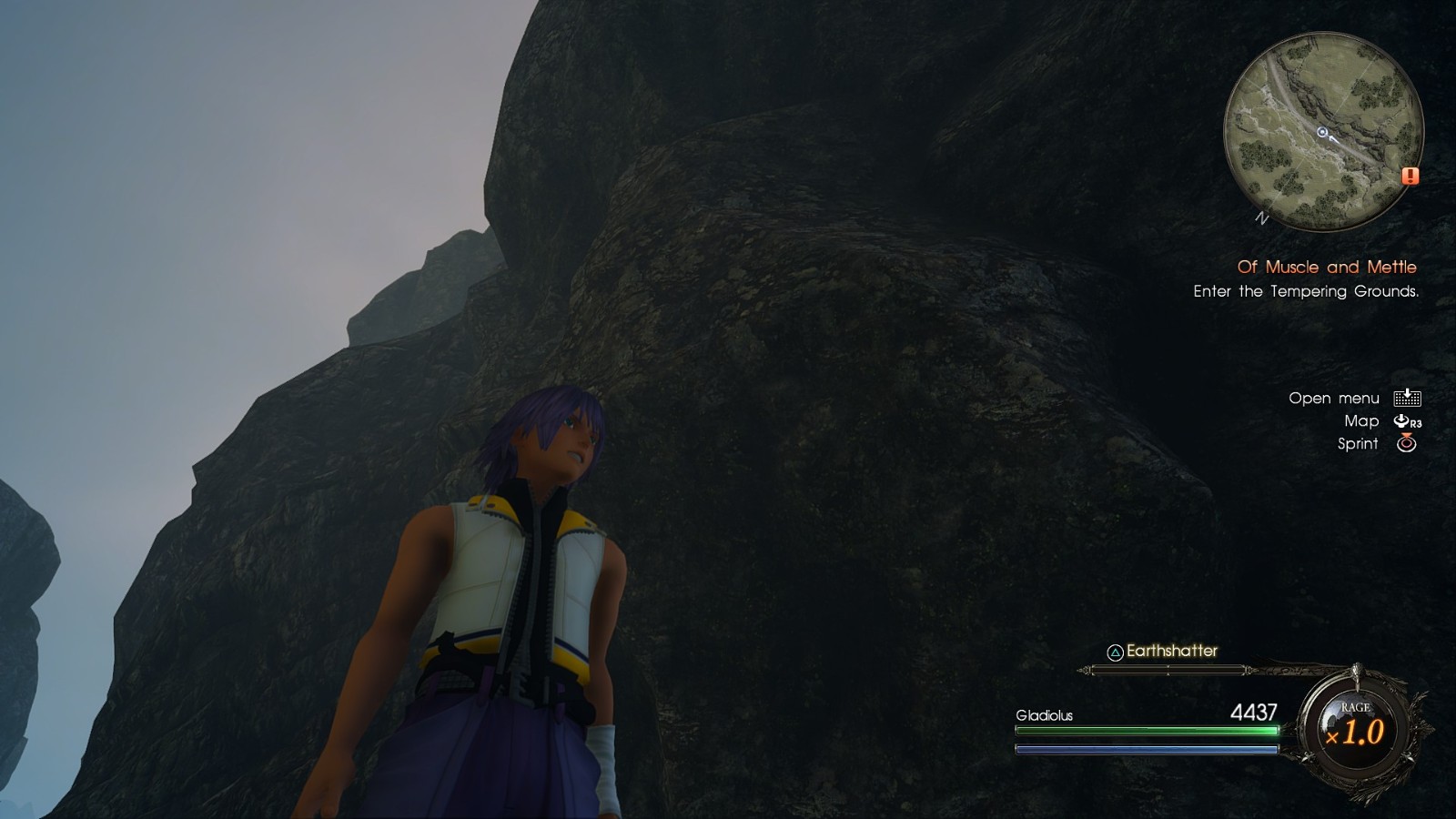Click the Open menu keyboard icon
This screenshot has width=1456, height=819.
[x=1407, y=398]
